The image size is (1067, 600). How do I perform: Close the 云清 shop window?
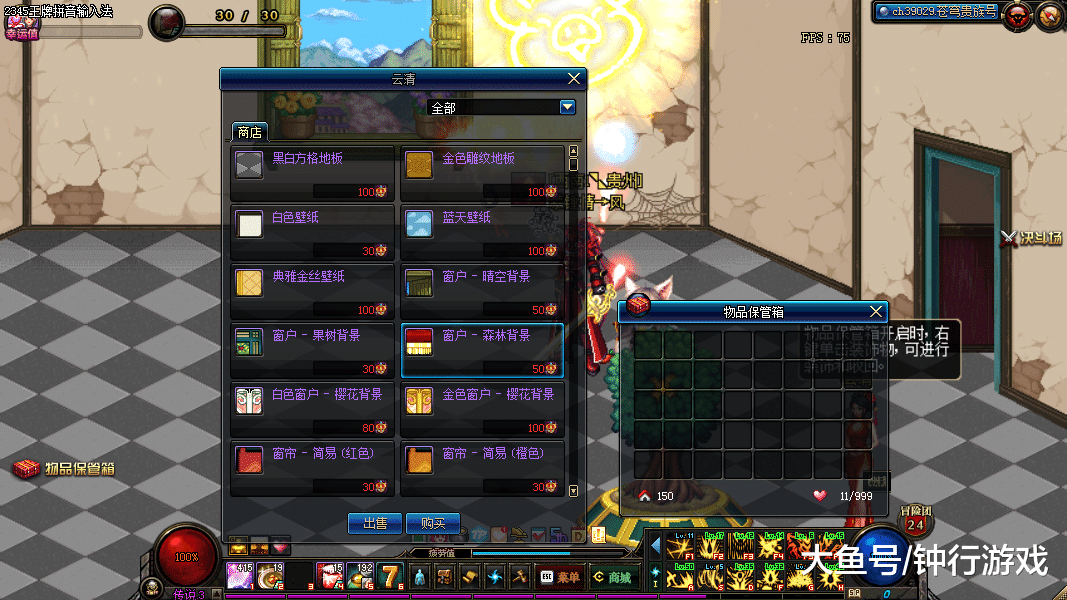click(574, 79)
